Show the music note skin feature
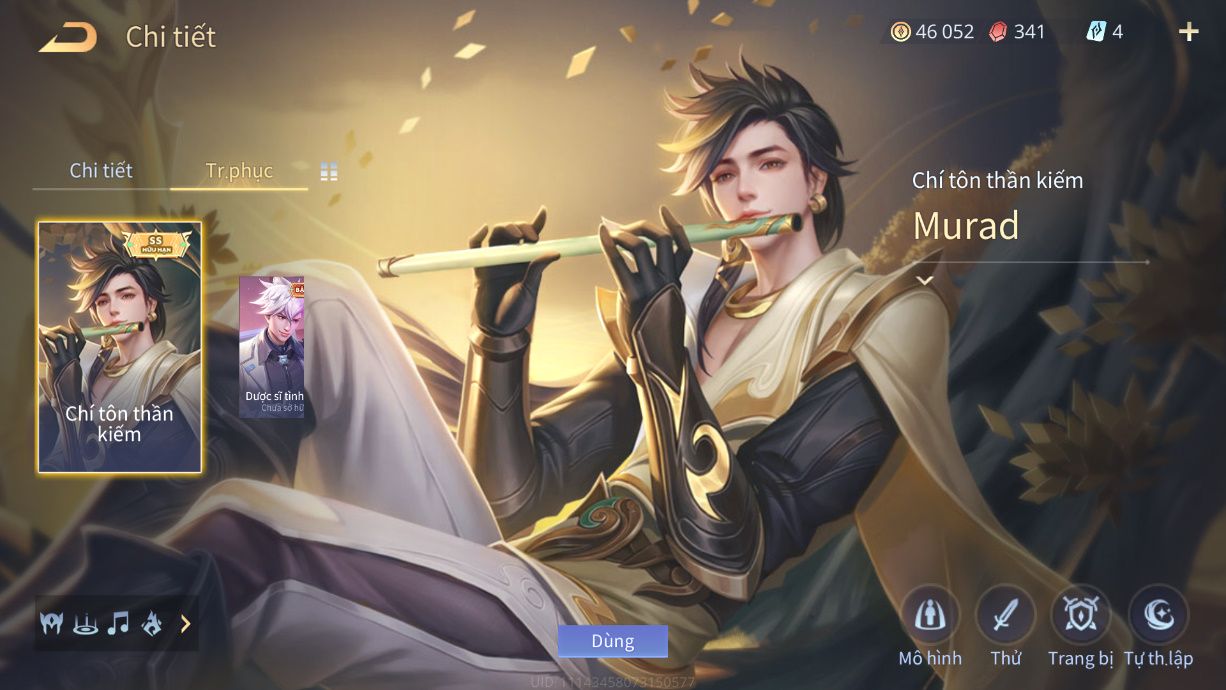Screen dimensions: 1226x690 point(118,624)
